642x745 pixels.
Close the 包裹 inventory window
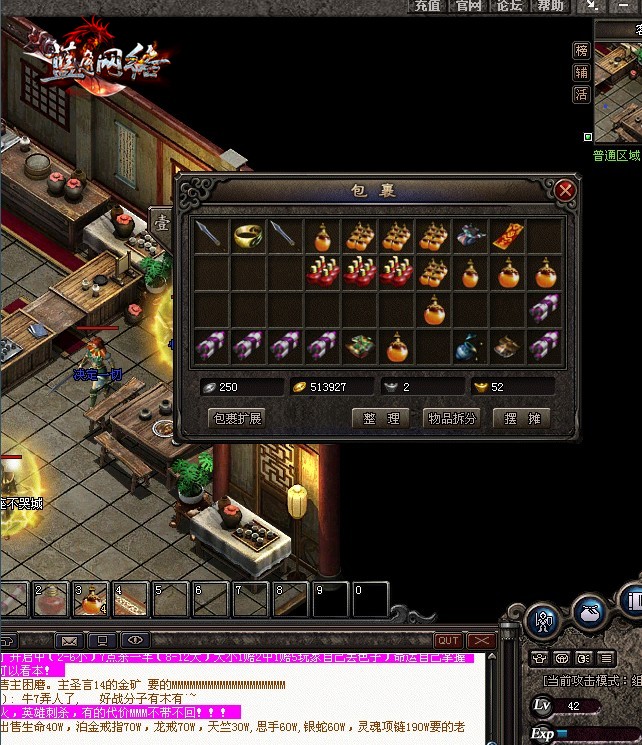click(565, 190)
